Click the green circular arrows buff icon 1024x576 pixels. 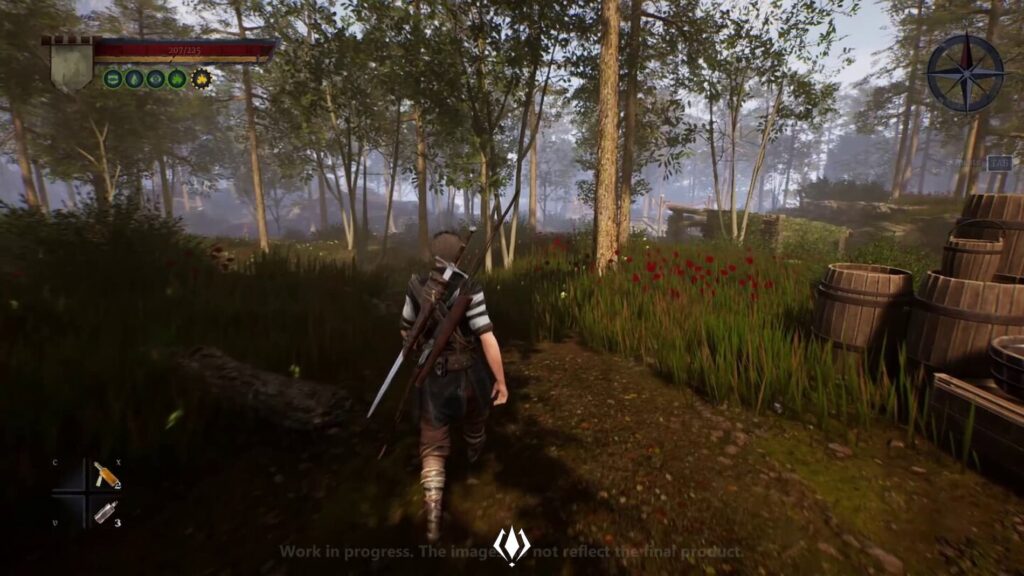[x=113, y=78]
